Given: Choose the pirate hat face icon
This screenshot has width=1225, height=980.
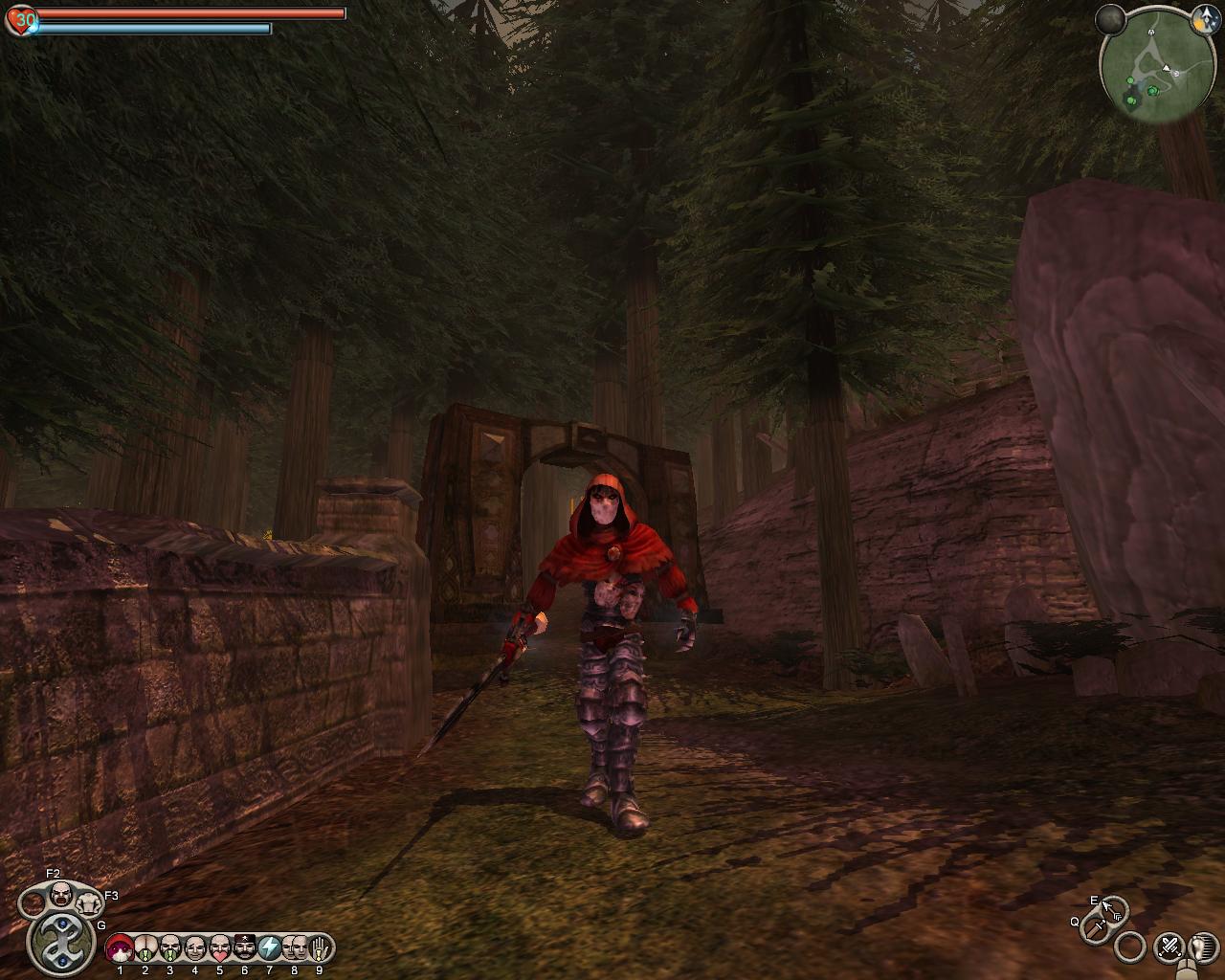Looking at the screenshot, I should (244, 948).
